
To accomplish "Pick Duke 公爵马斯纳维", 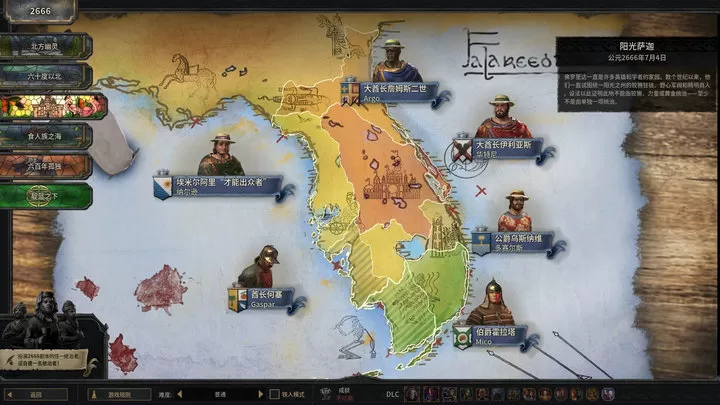I will 516,240.
